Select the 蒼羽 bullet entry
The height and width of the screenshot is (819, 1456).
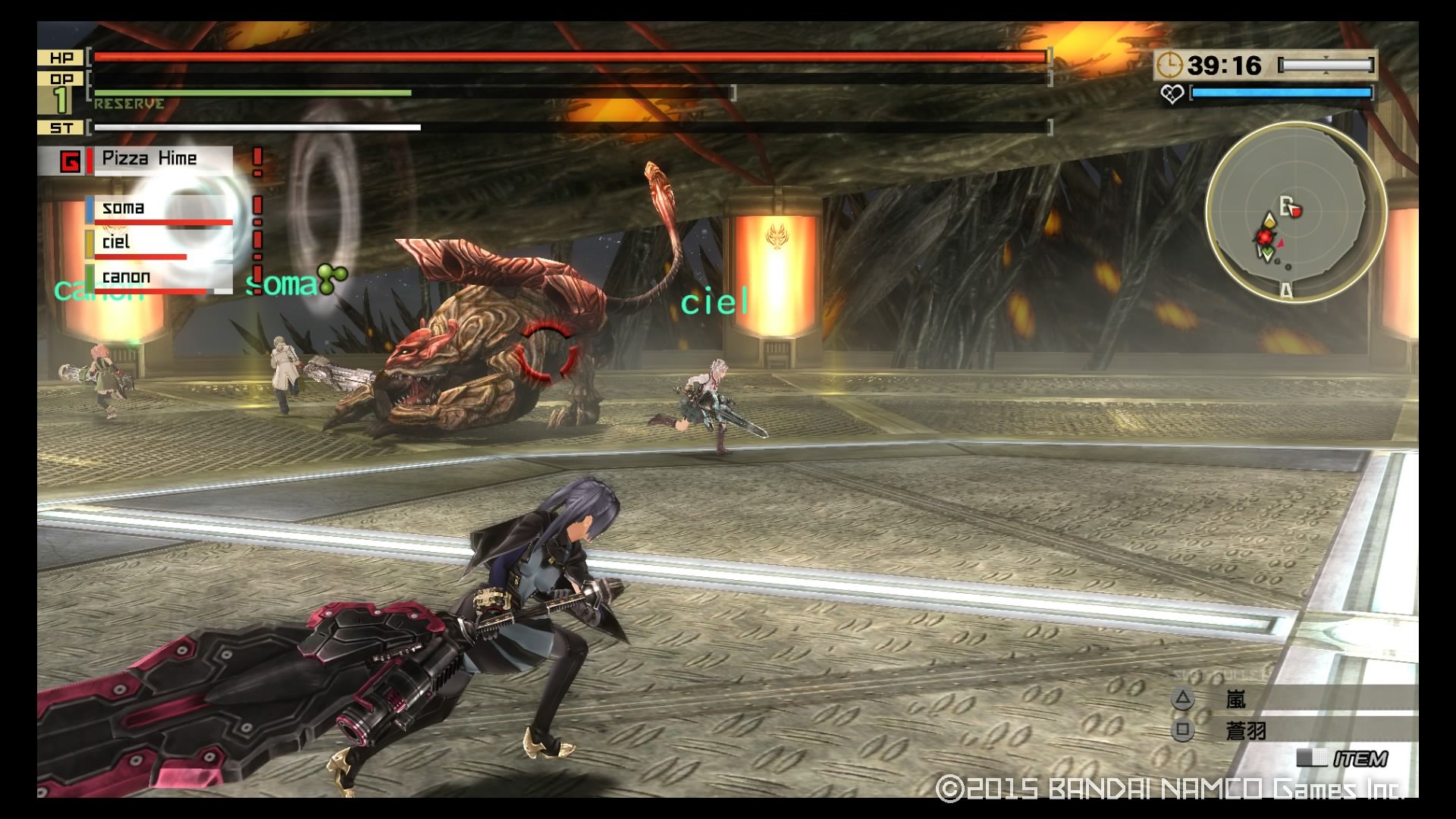tap(1245, 731)
